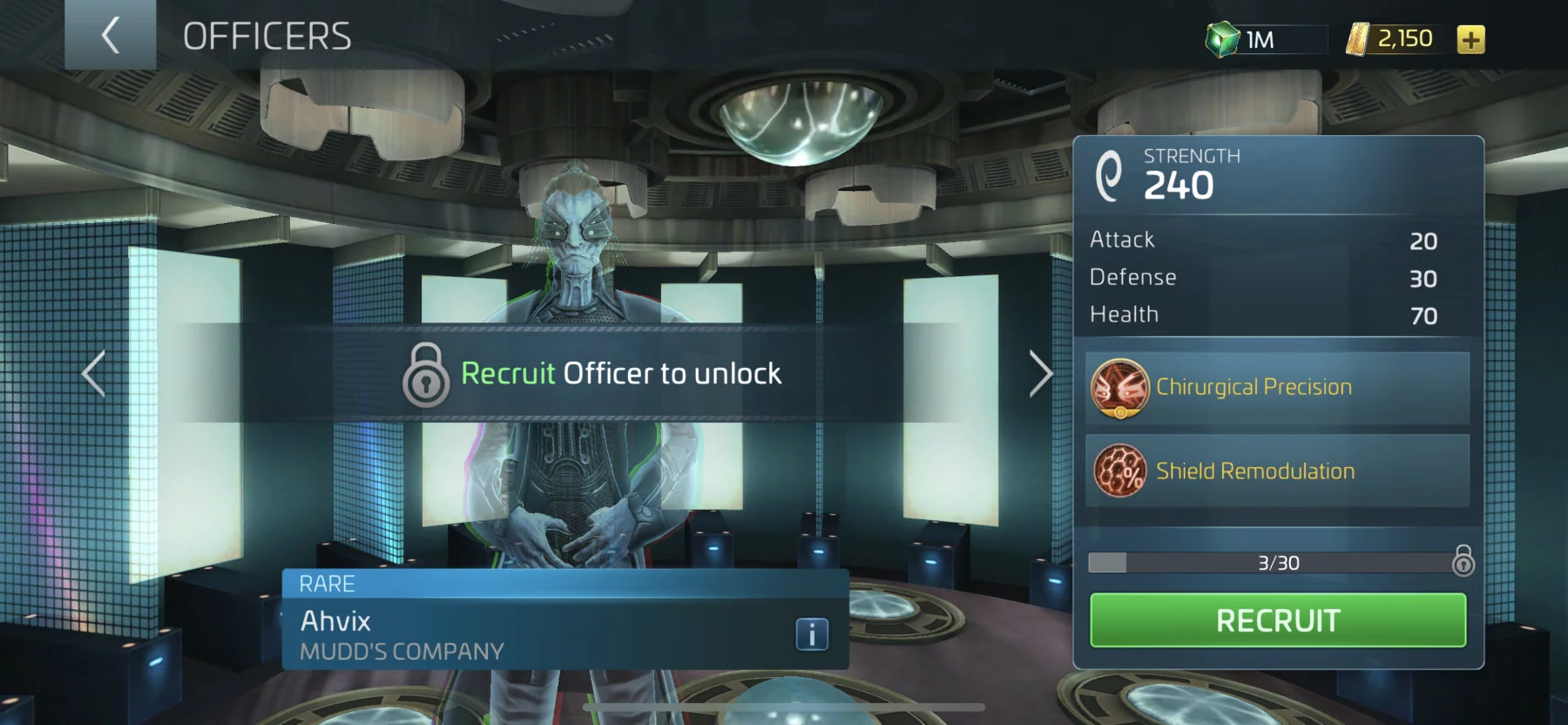Advance to the next officer
The height and width of the screenshot is (725, 1568).
(1040, 374)
